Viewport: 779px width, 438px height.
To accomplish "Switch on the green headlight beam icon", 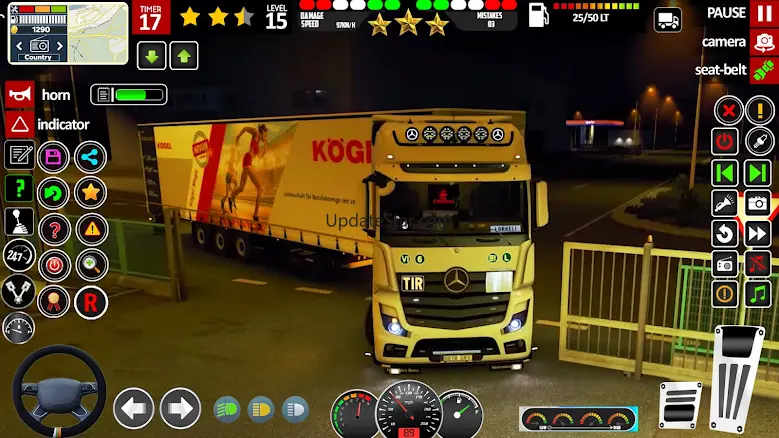I will pos(227,408).
